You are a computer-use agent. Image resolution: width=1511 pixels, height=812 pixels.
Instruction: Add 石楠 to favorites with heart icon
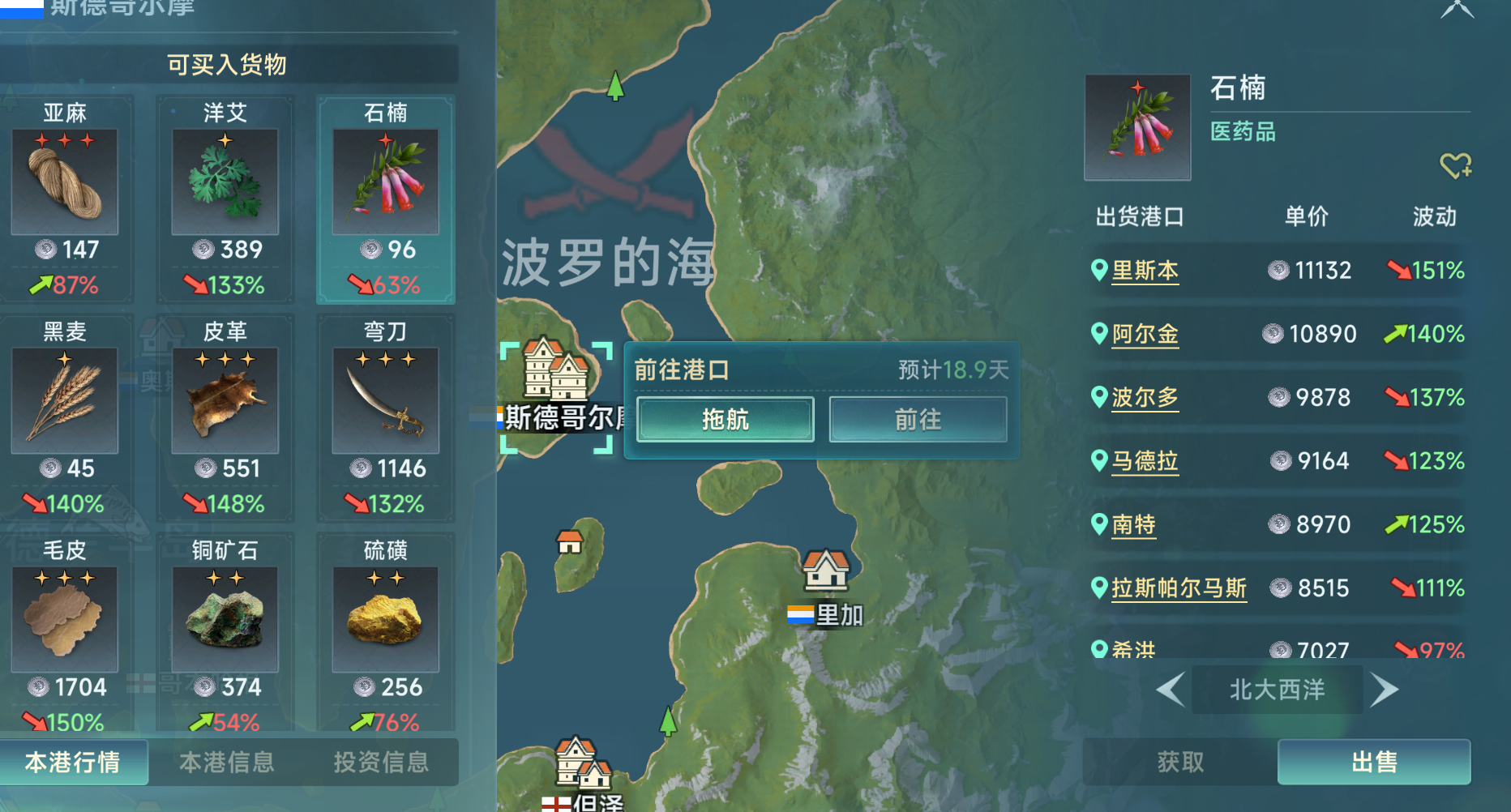coord(1455,165)
